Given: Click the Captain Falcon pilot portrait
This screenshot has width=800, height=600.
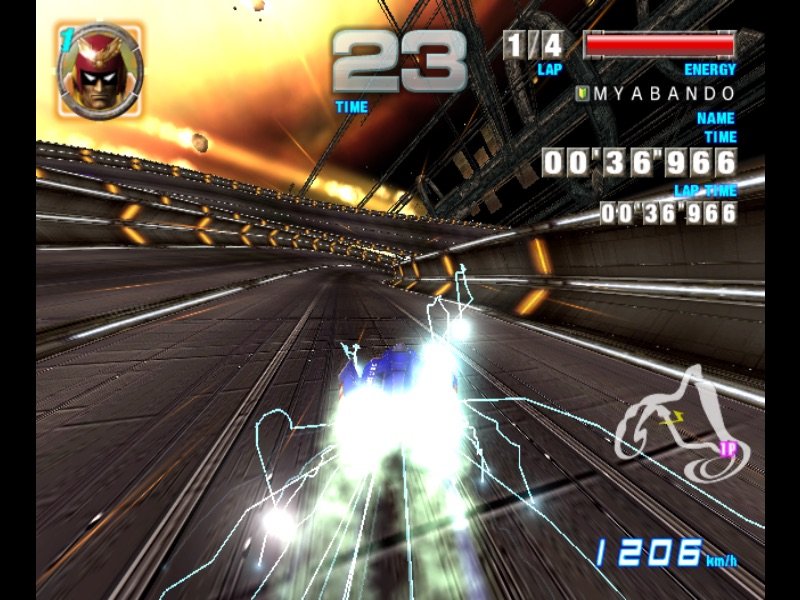Looking at the screenshot, I should click(x=100, y=70).
